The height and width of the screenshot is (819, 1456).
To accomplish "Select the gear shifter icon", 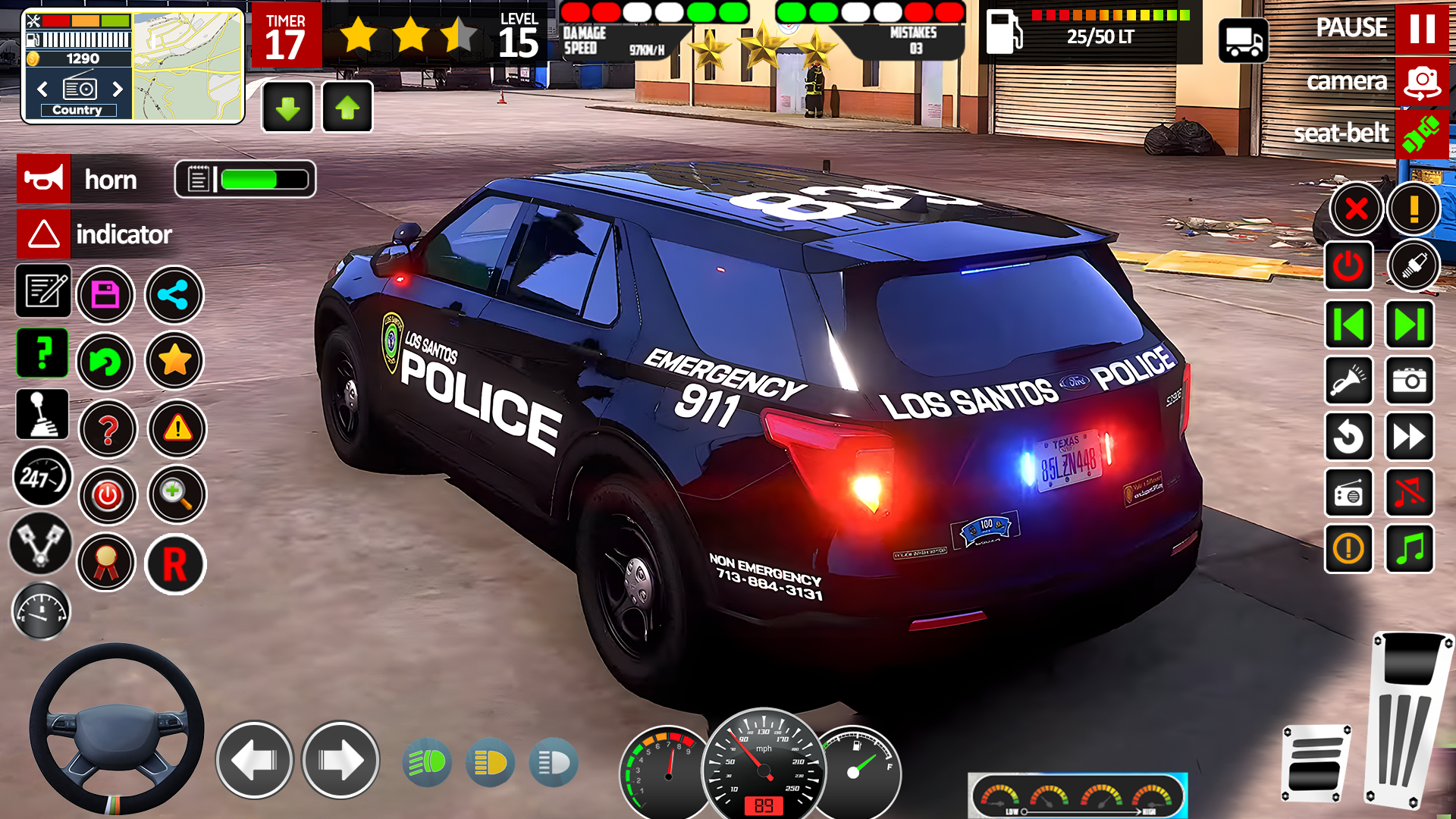I will (x=42, y=414).
